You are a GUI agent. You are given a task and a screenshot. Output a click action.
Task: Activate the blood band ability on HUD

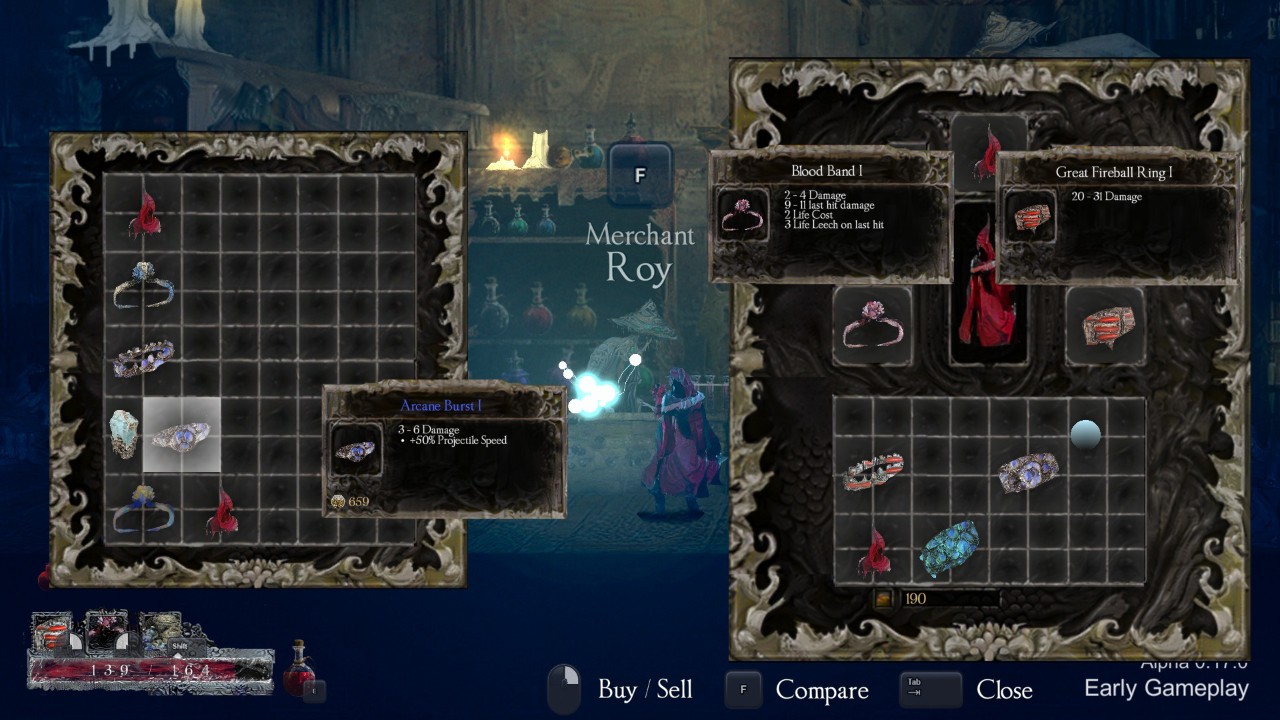point(106,632)
